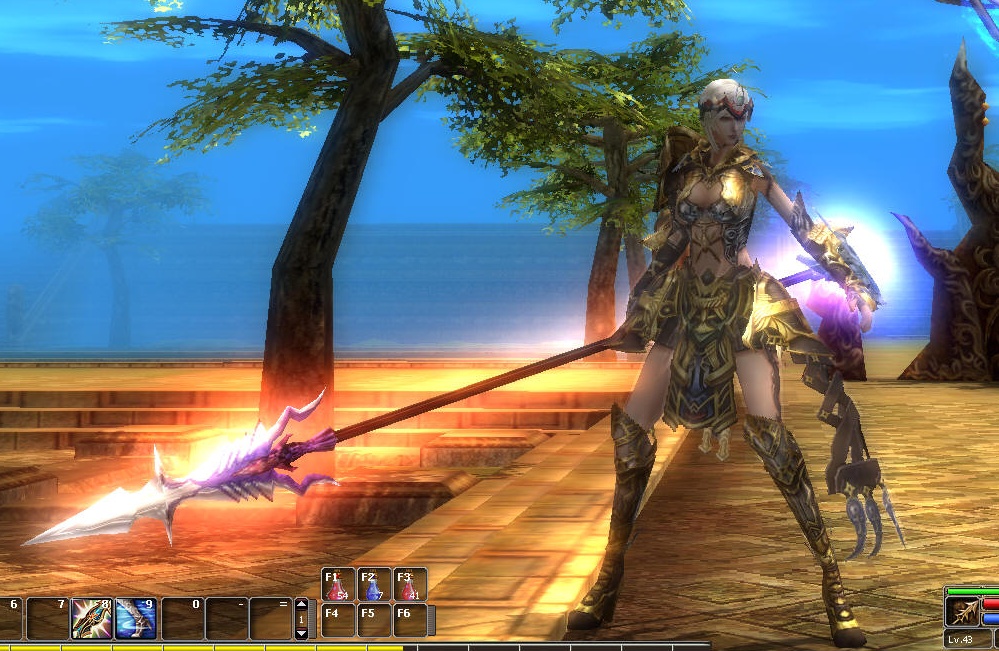The image size is (999, 651).
Task: Select the empty F4 quick slot
Action: point(338,620)
